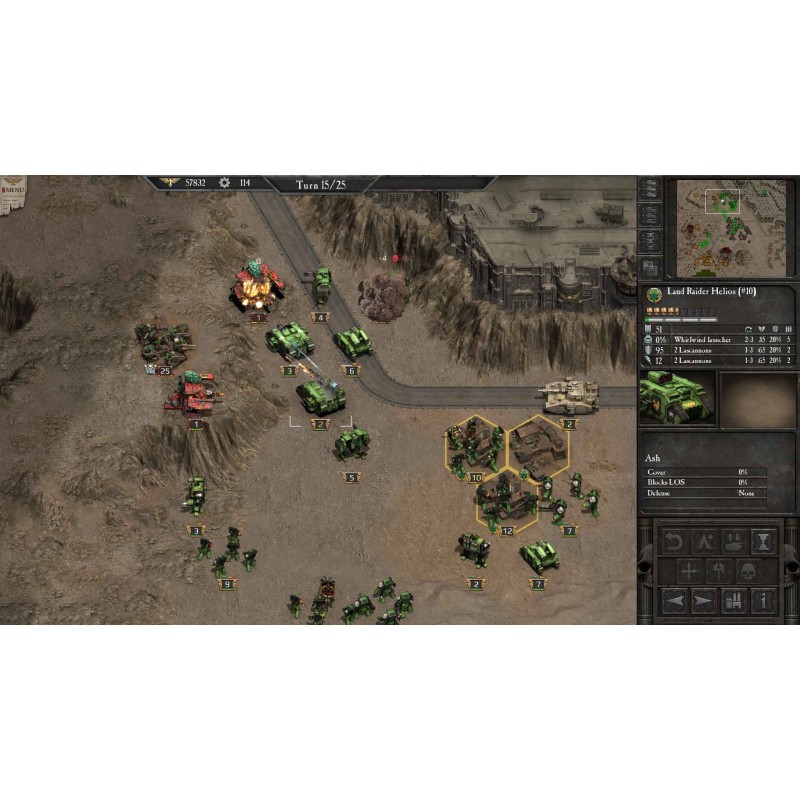Select the previous unit arrow
The height and width of the screenshot is (800, 800).
(x=674, y=602)
